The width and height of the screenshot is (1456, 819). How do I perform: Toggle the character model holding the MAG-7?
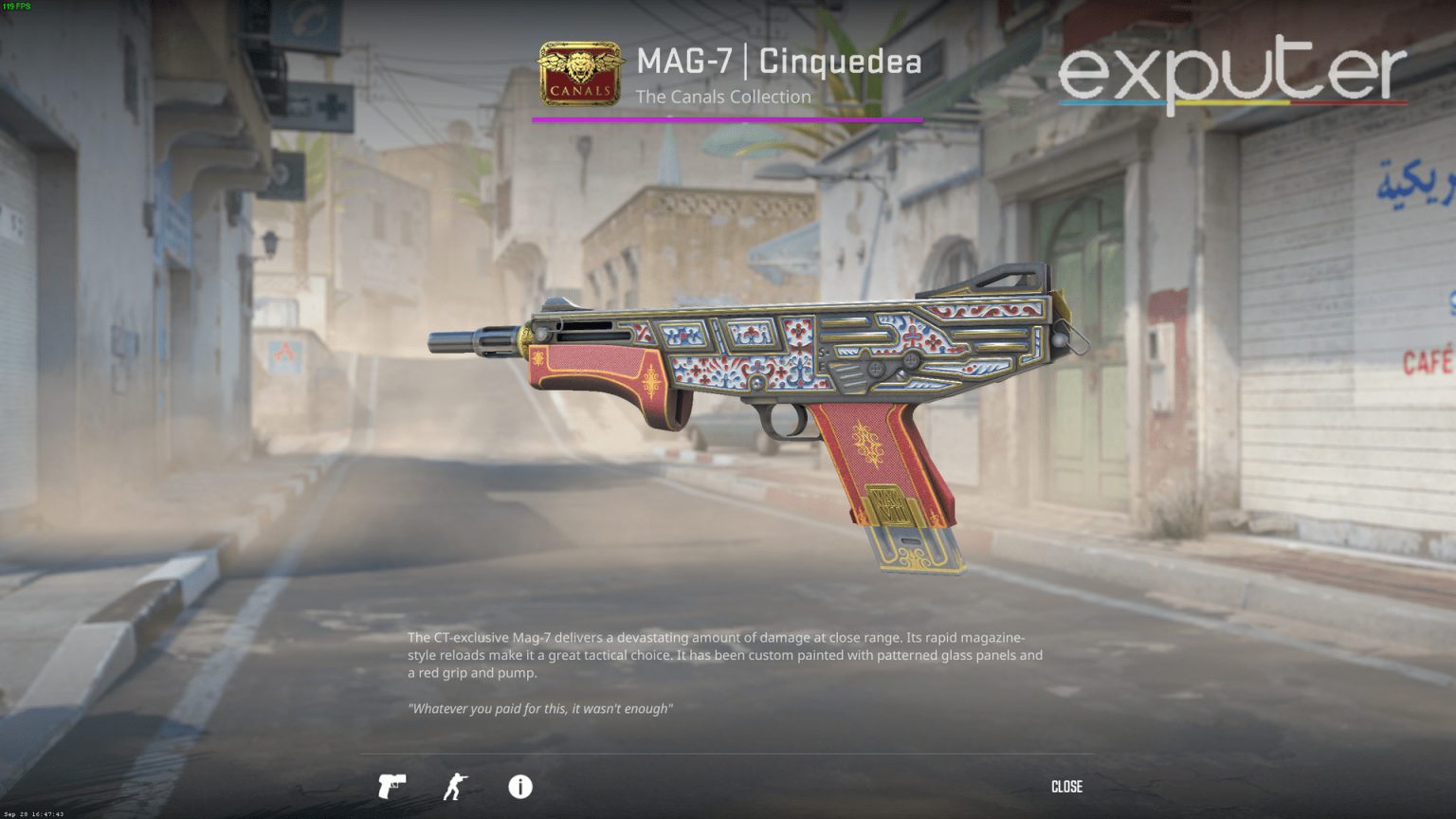coord(456,787)
